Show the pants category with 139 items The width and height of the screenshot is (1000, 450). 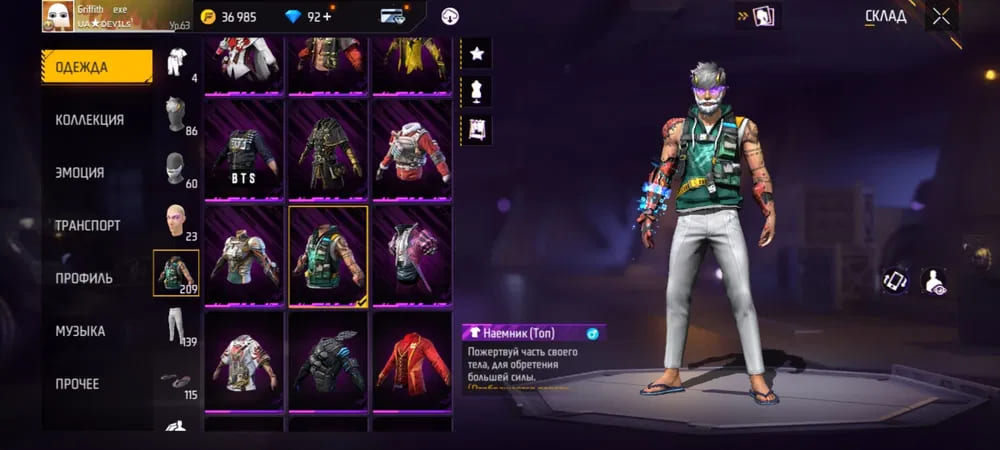(x=176, y=327)
